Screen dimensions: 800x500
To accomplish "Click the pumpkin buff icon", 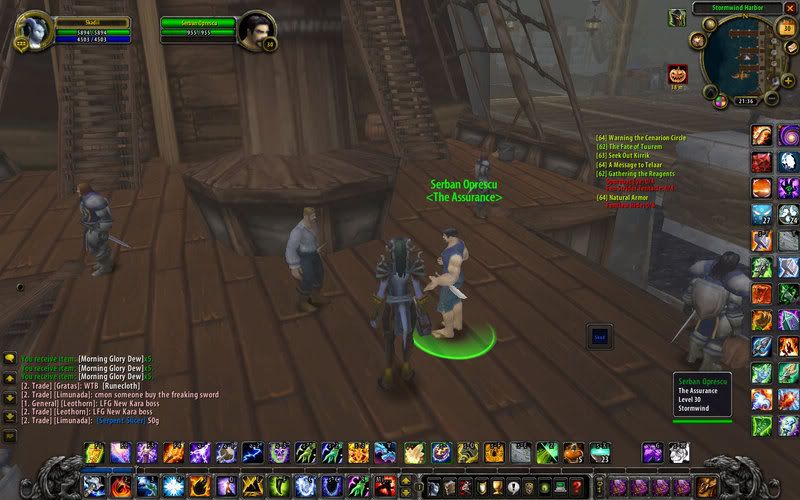I will tap(678, 74).
